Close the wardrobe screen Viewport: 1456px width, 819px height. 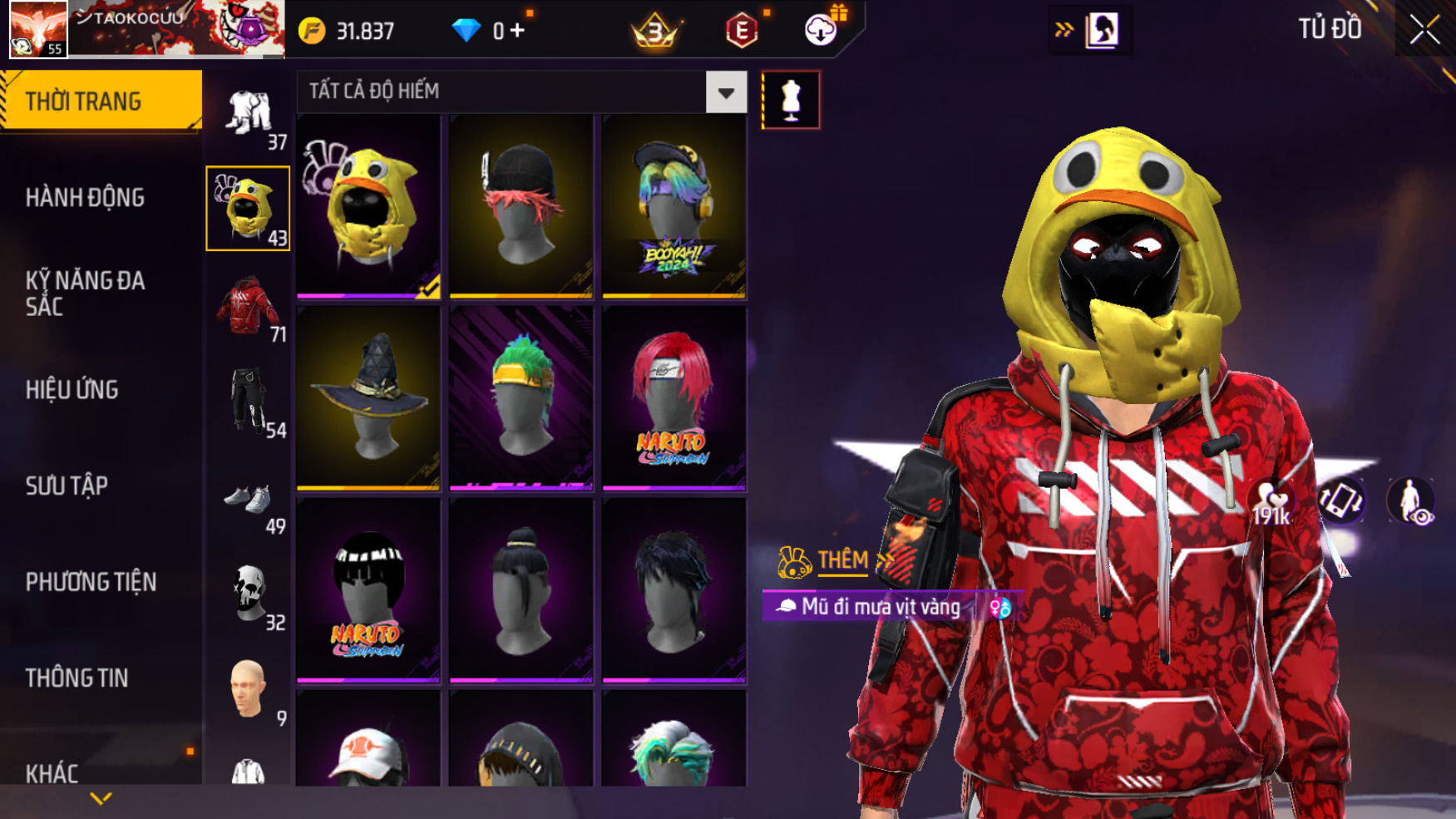pos(1424,30)
